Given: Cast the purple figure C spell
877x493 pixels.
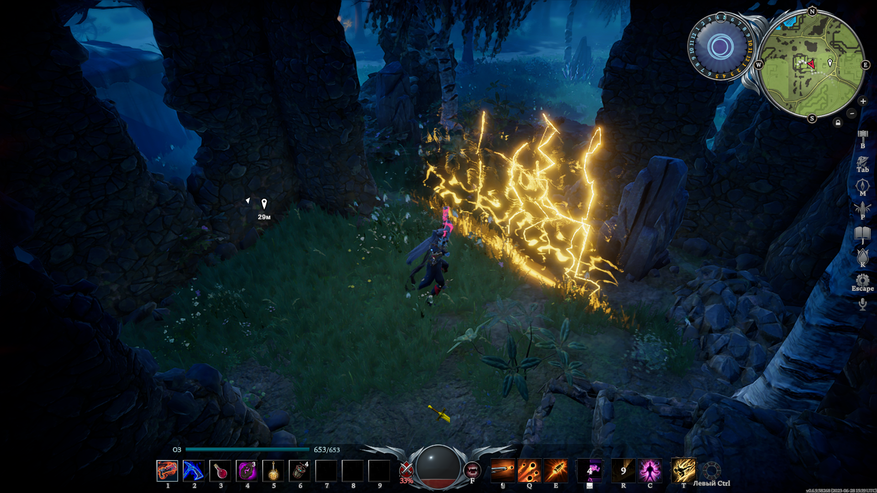Looking at the screenshot, I should (x=651, y=469).
